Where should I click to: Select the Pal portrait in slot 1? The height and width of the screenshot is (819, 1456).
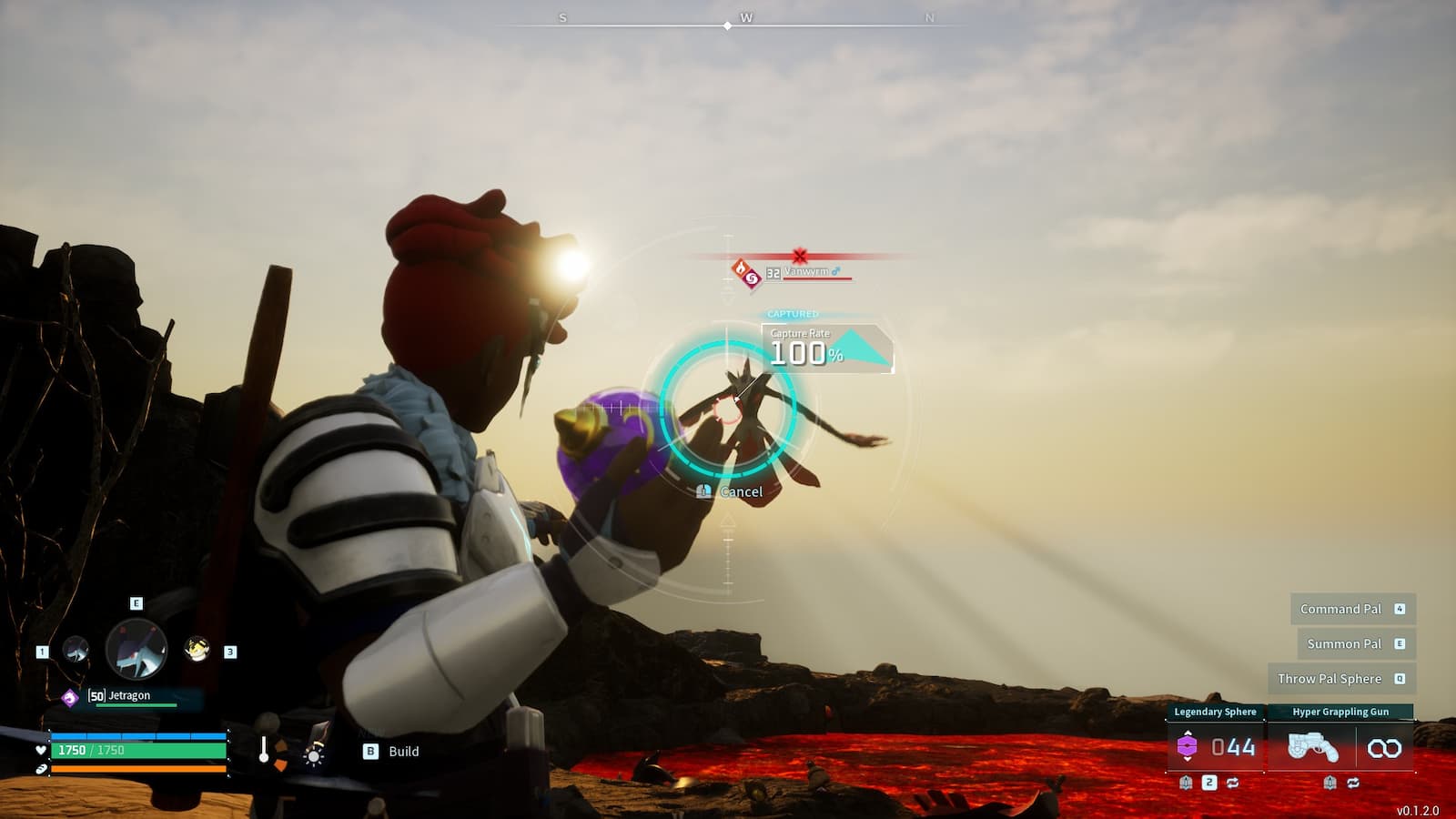[x=75, y=650]
